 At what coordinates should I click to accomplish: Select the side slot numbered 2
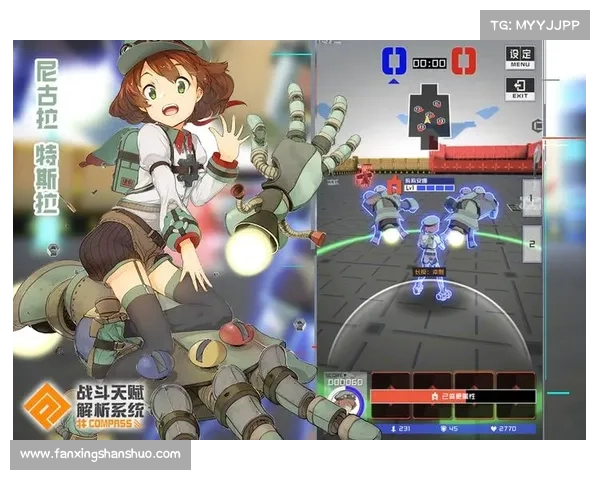pos(533,242)
